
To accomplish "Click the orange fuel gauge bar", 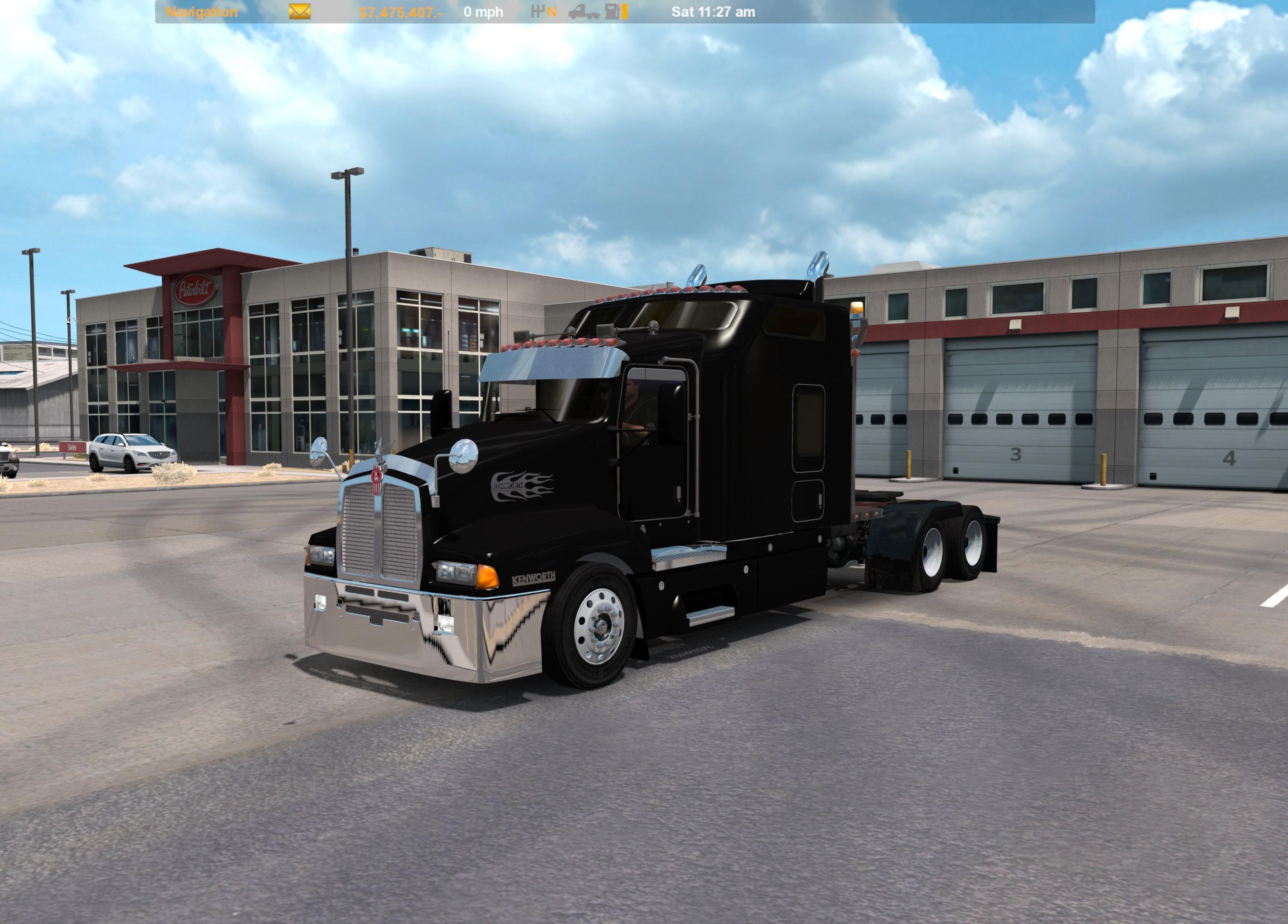I will [623, 11].
